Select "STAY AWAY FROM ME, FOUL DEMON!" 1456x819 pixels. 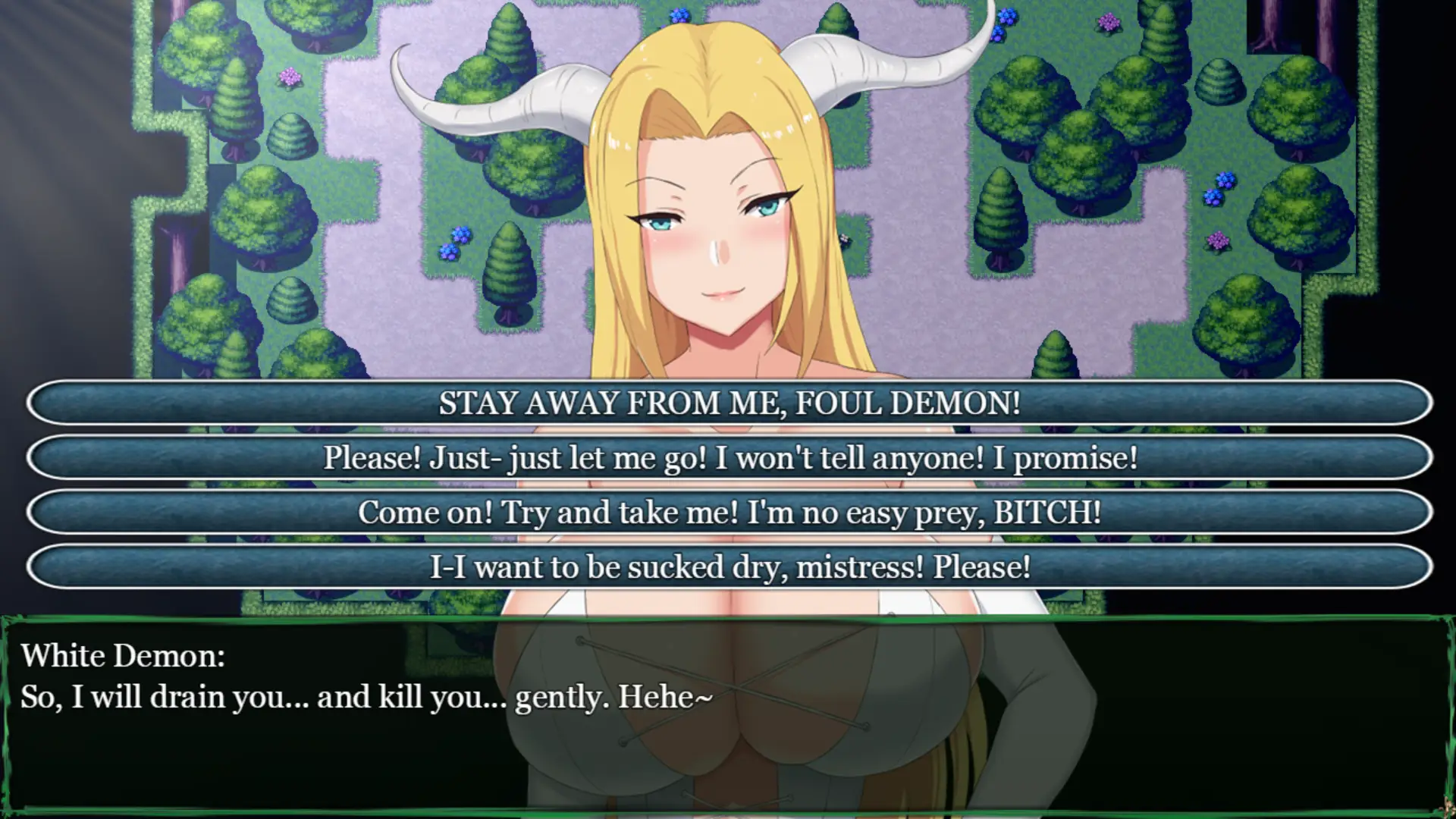click(728, 404)
